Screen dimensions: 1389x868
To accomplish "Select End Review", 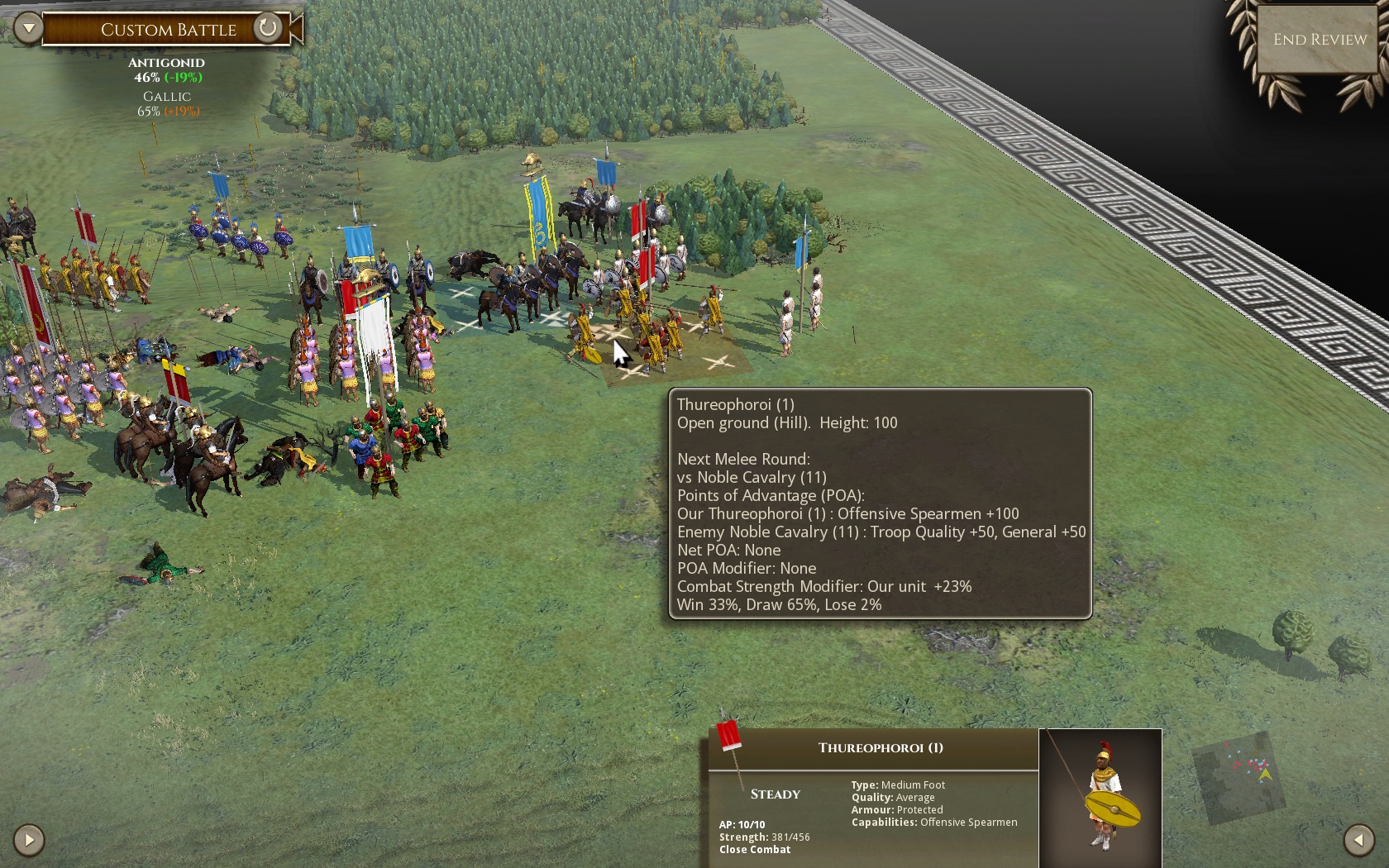I will coord(1319,39).
